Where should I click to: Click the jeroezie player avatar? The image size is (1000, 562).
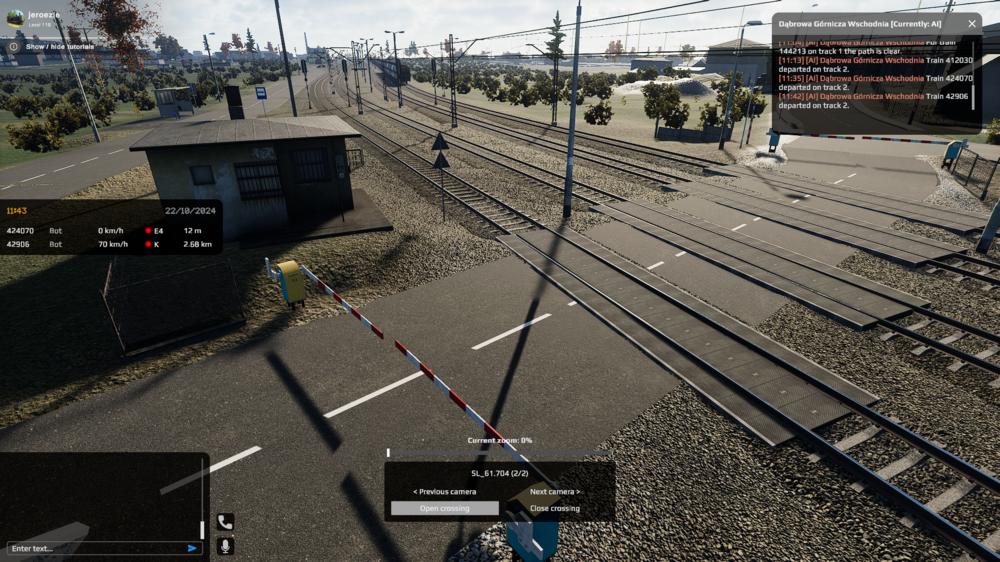pos(15,17)
